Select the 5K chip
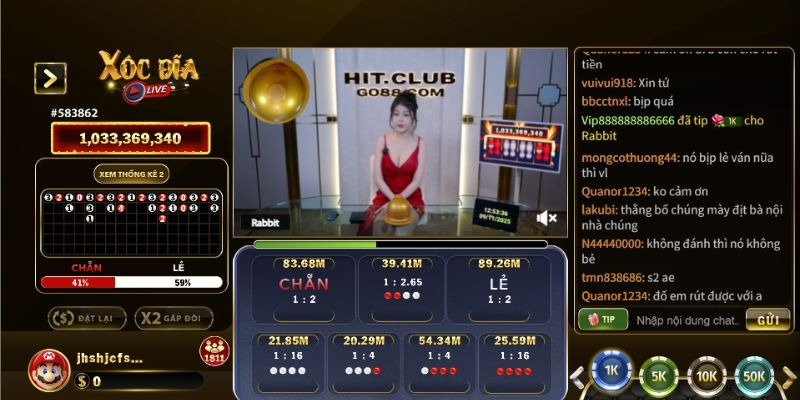800x400 pixels. (x=658, y=376)
